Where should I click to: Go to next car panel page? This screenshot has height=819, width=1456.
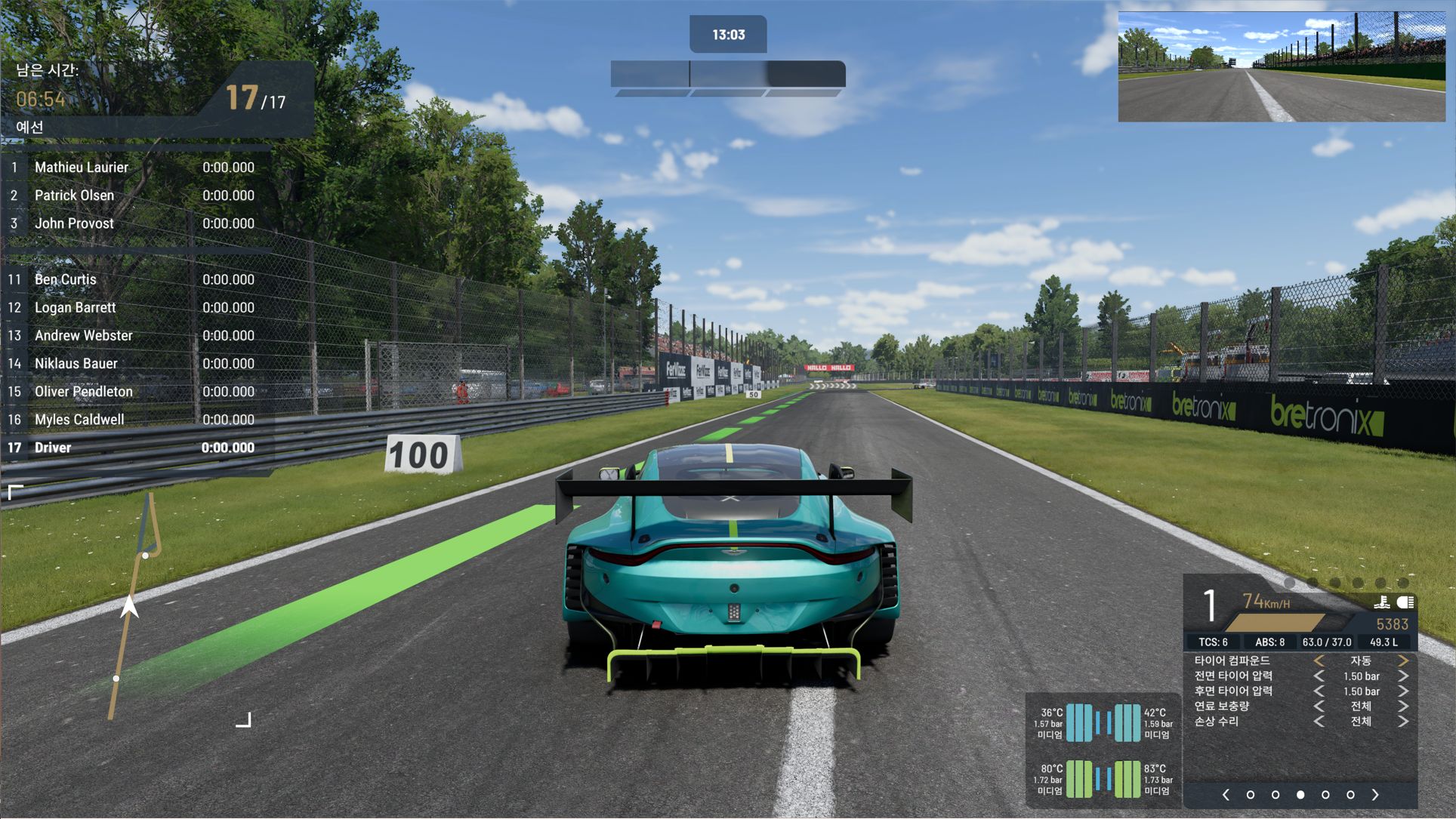pos(1375,795)
